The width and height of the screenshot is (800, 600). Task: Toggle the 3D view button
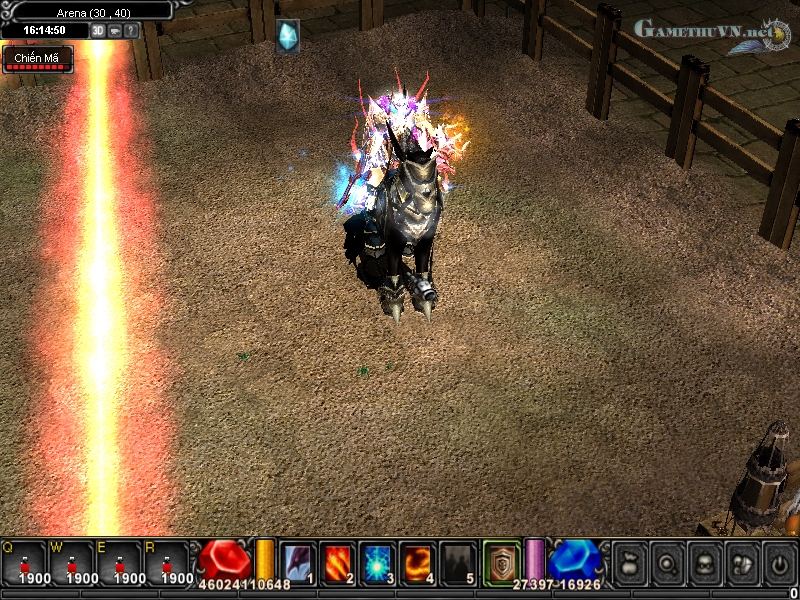coord(97,31)
